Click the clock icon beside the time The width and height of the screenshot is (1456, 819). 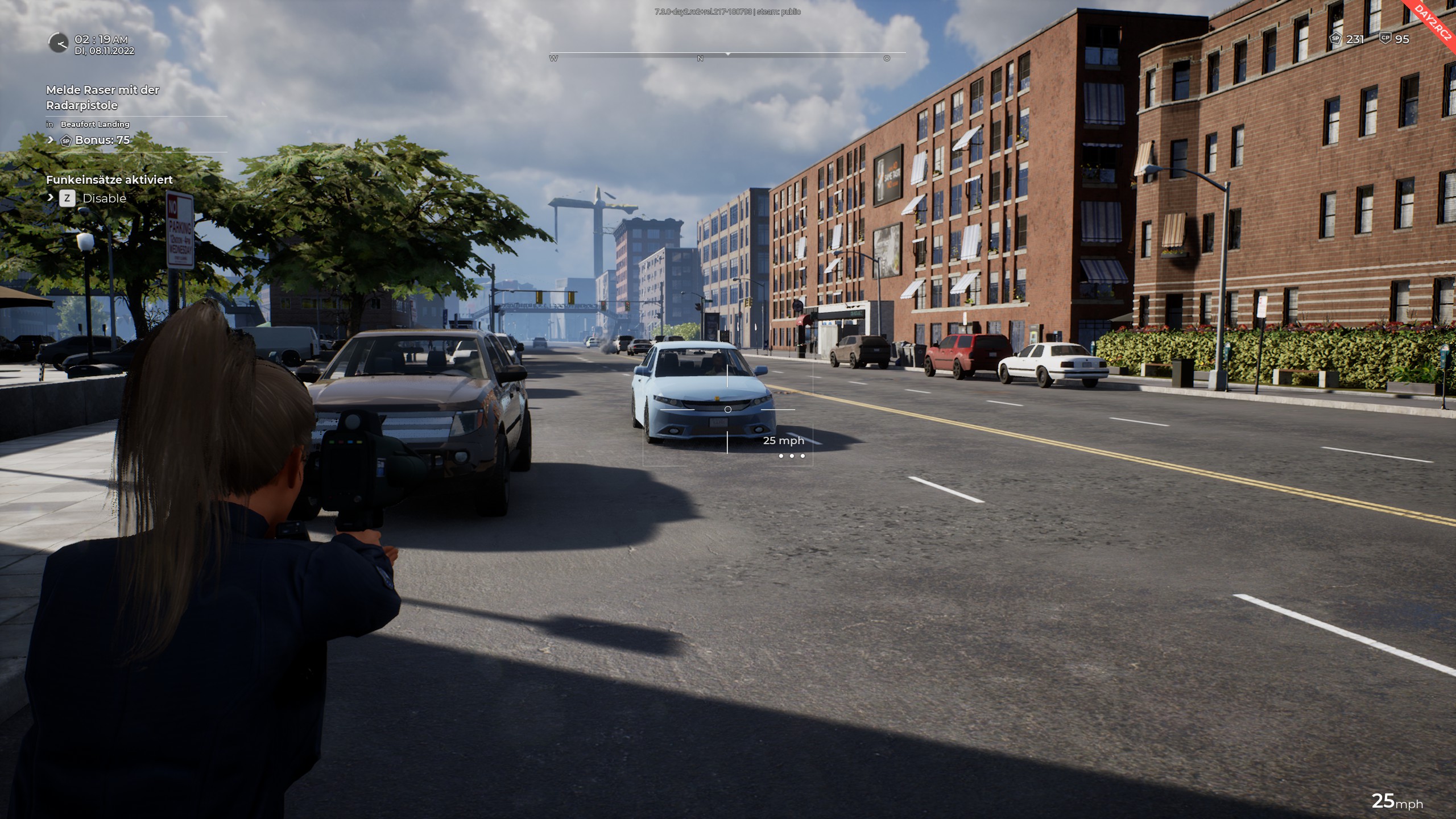(x=58, y=43)
